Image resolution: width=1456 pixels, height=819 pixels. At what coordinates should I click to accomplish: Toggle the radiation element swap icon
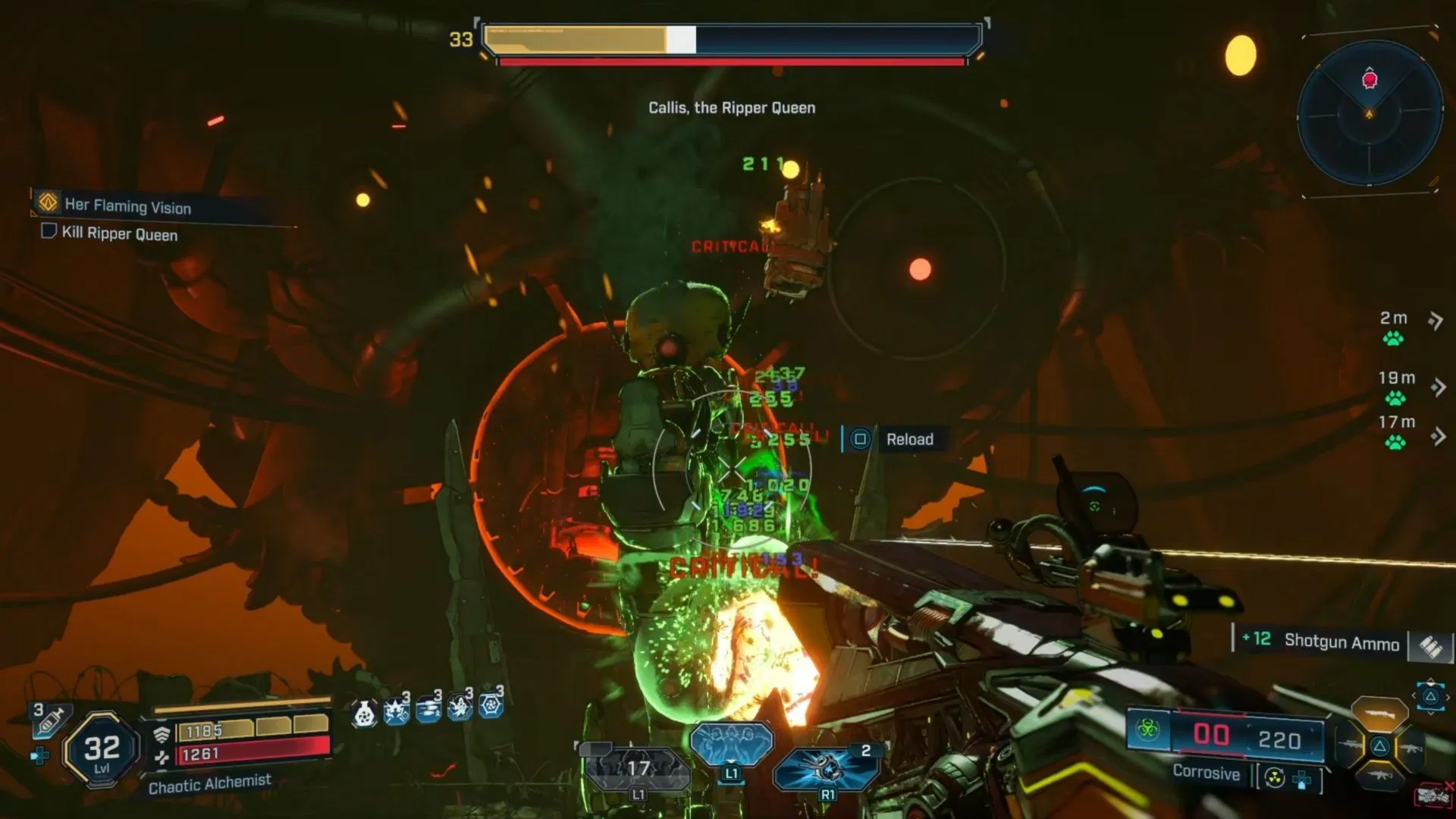coord(1275,778)
